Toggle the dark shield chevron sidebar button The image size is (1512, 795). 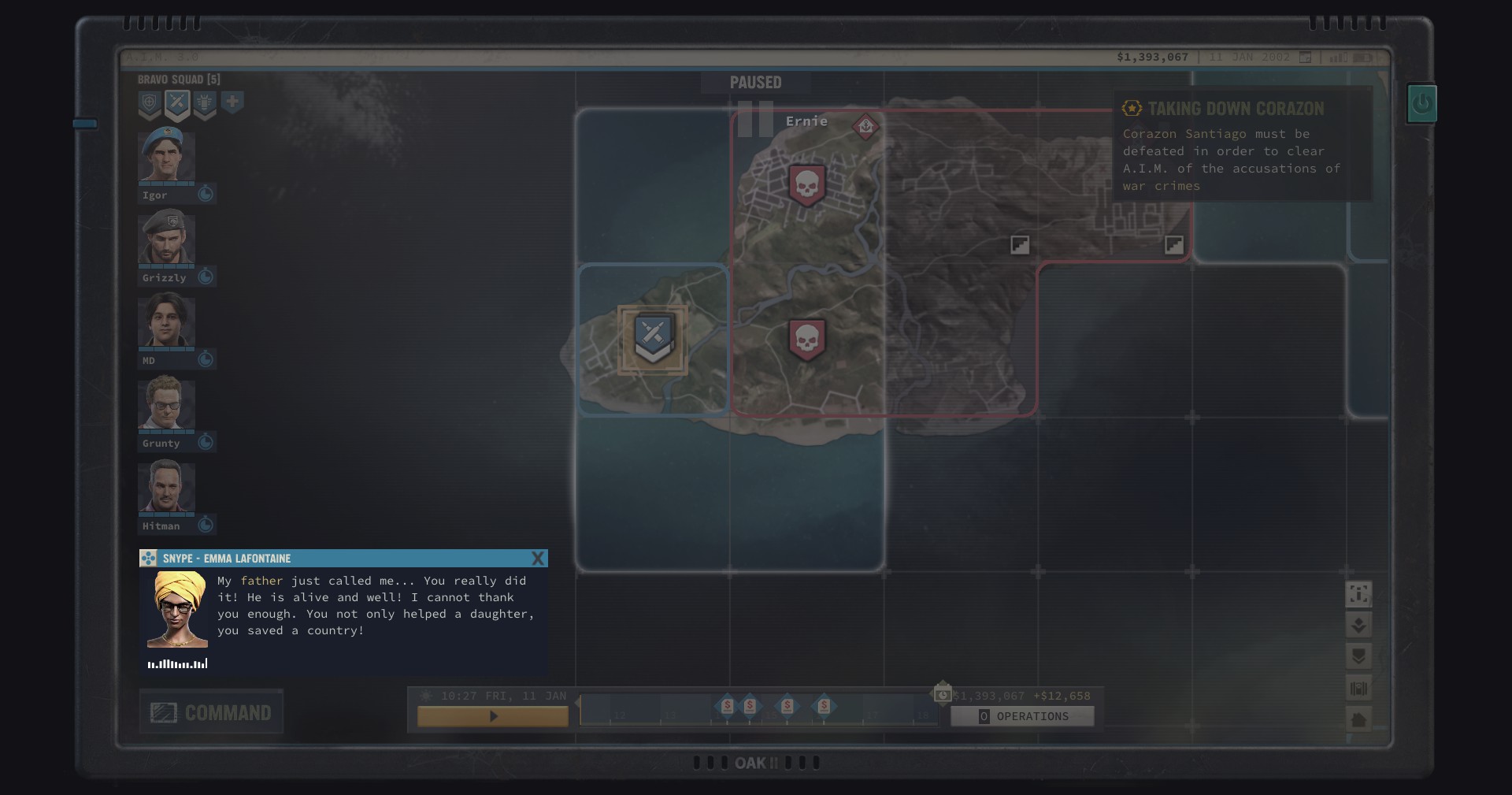(x=1358, y=656)
